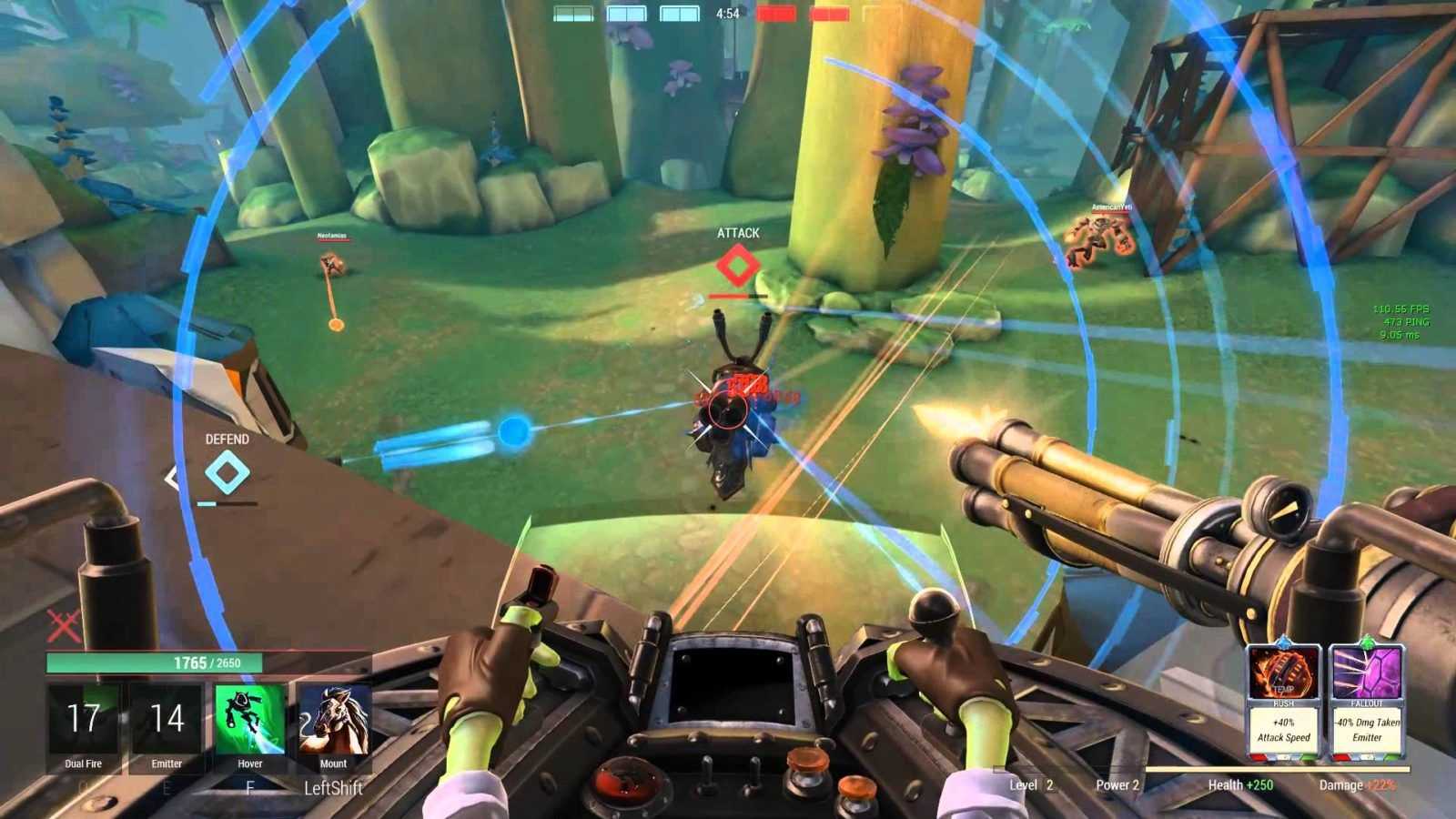Click the ATTACK objective marker
This screenshot has height=819, width=1456.
(x=737, y=266)
